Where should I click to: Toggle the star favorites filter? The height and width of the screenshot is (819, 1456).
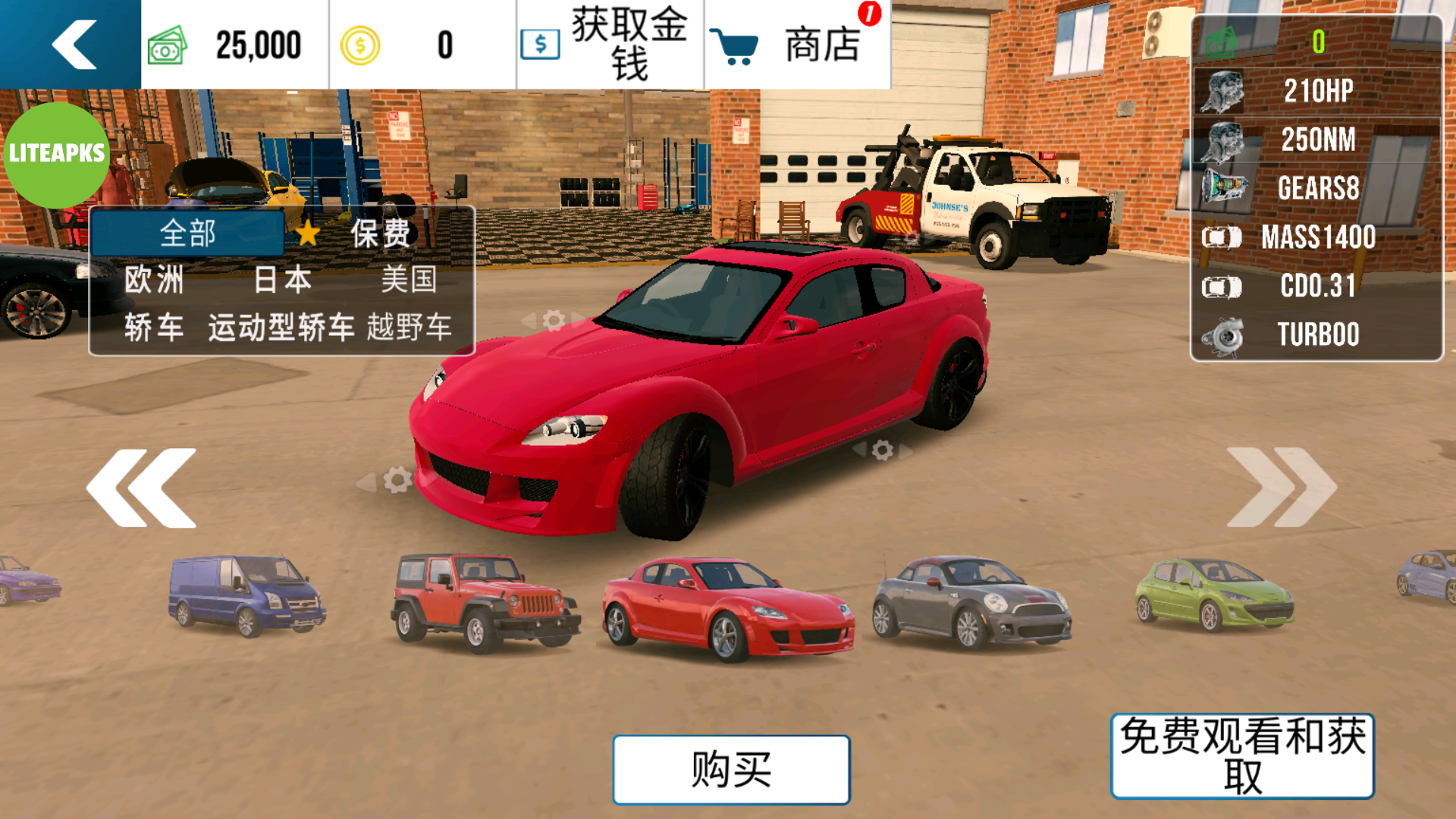308,233
